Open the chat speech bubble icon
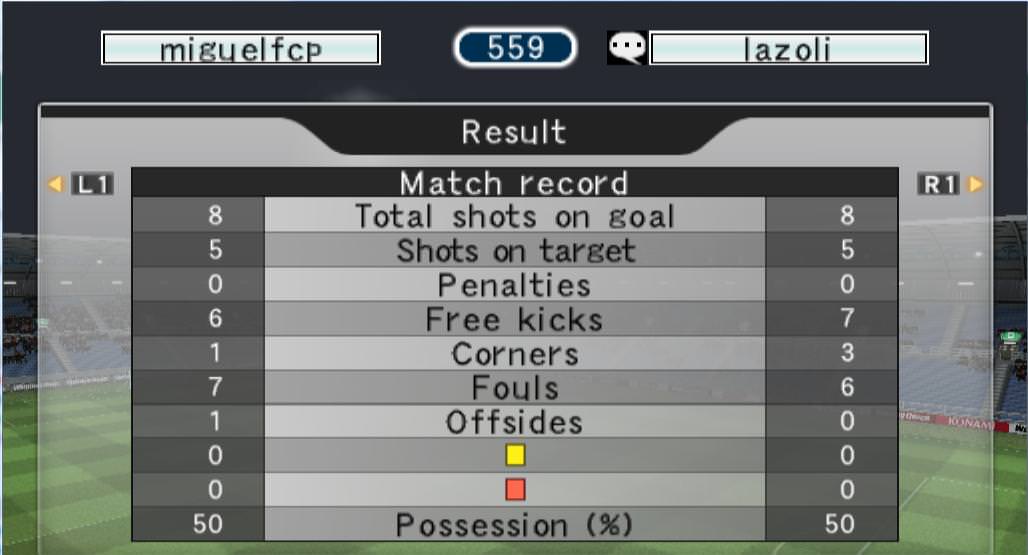 [627, 48]
